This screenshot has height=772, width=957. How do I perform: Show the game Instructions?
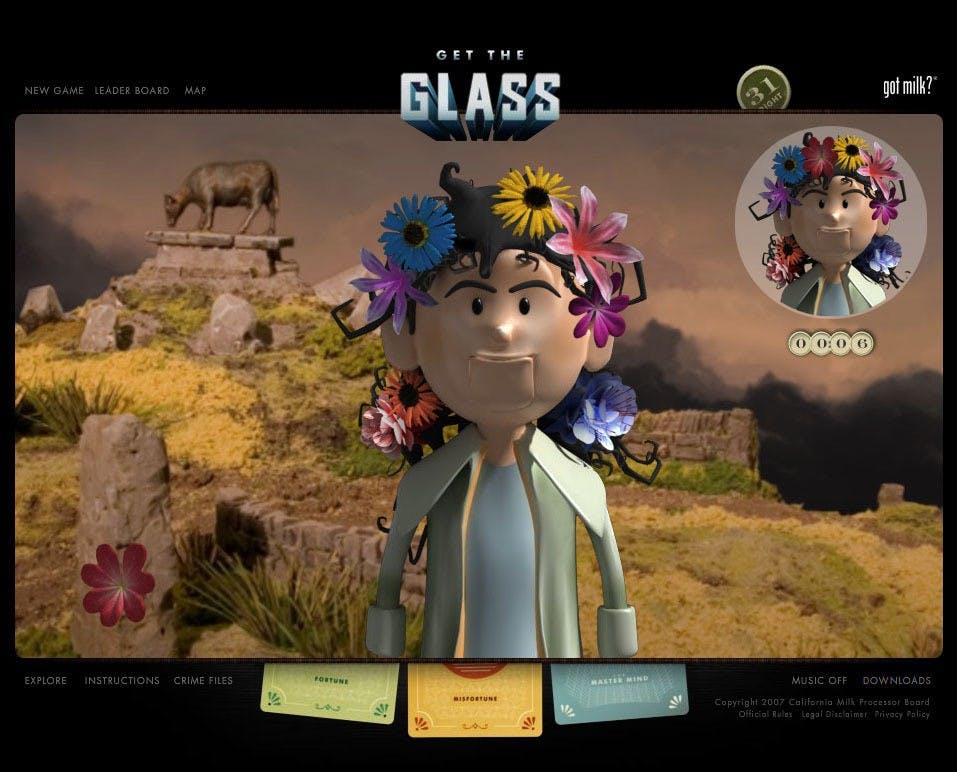pos(122,681)
